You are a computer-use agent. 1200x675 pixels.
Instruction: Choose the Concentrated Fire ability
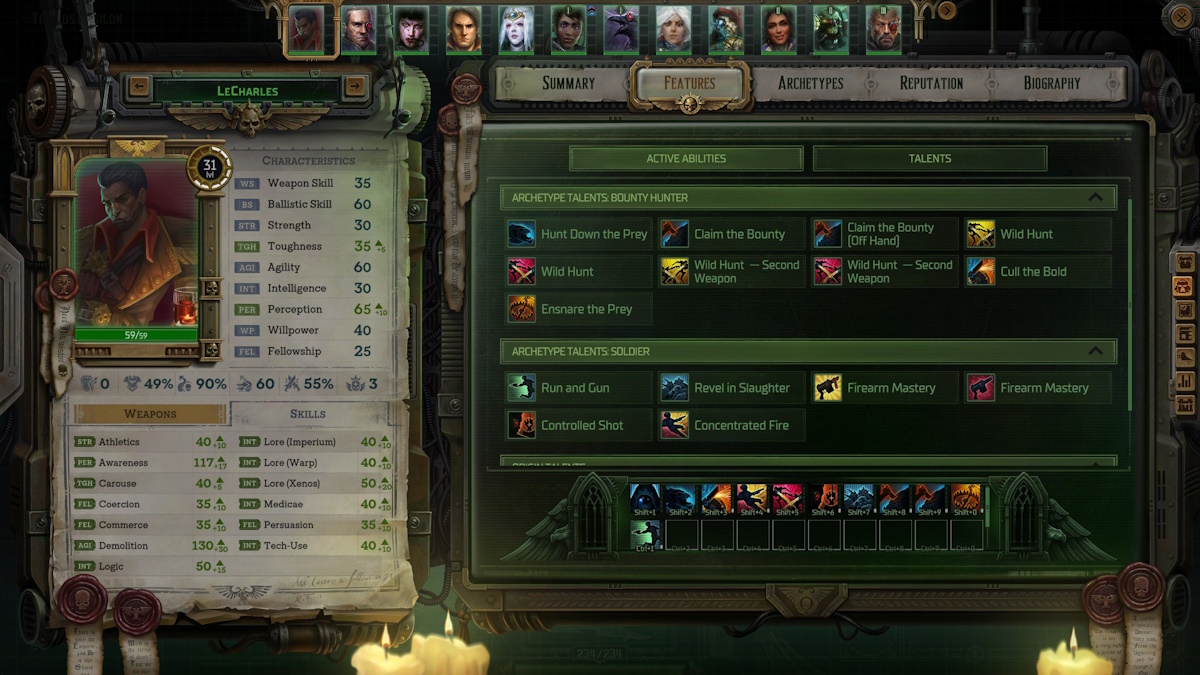[732, 426]
